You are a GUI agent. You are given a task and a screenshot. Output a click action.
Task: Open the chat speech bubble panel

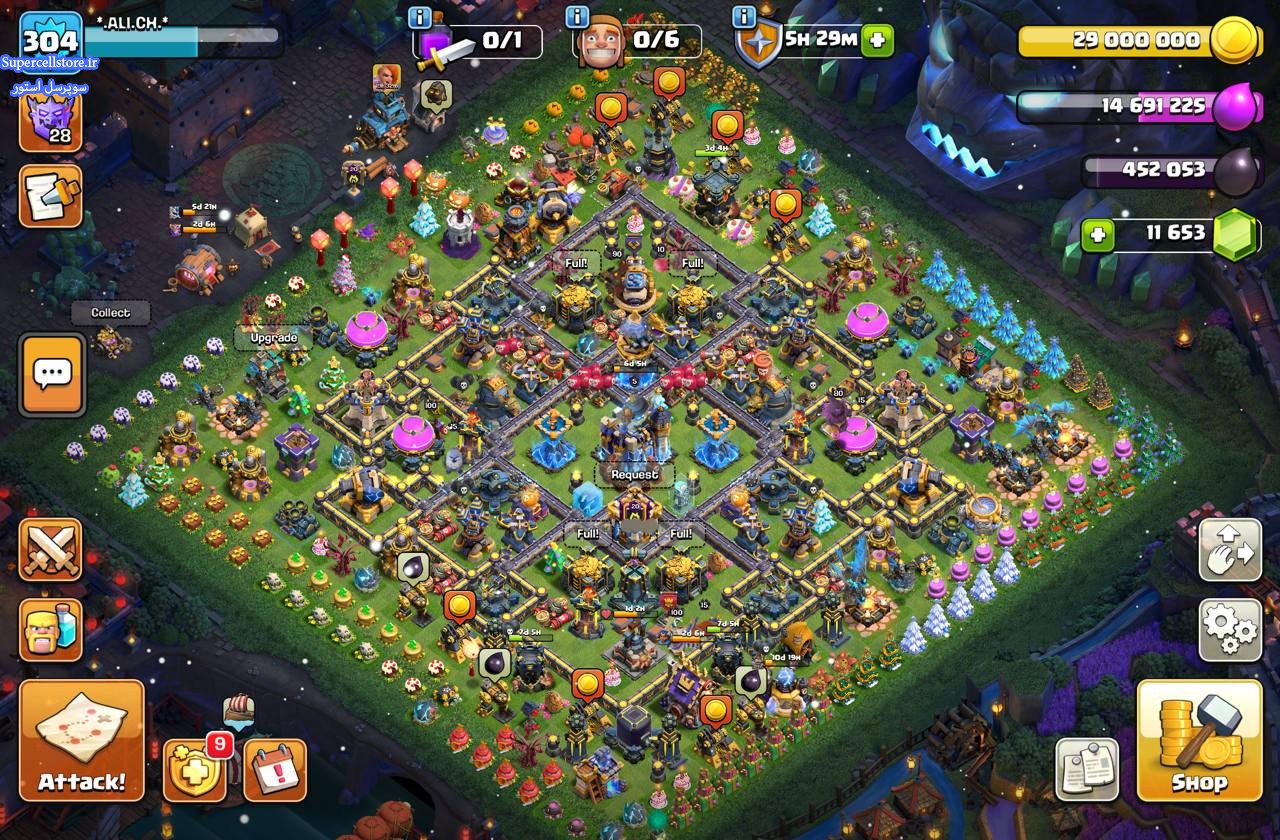click(51, 374)
